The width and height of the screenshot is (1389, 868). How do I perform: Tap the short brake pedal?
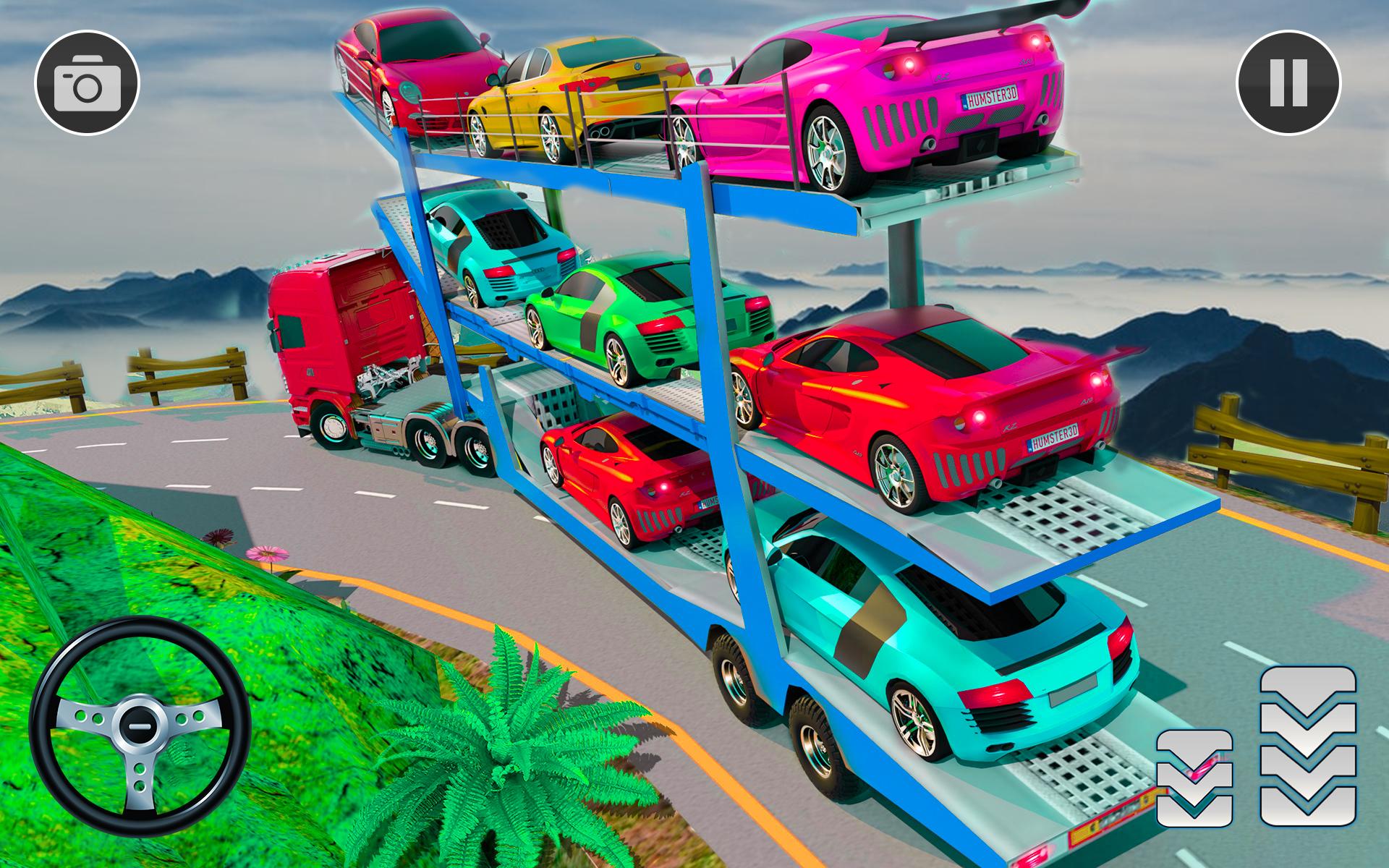pos(1194,778)
